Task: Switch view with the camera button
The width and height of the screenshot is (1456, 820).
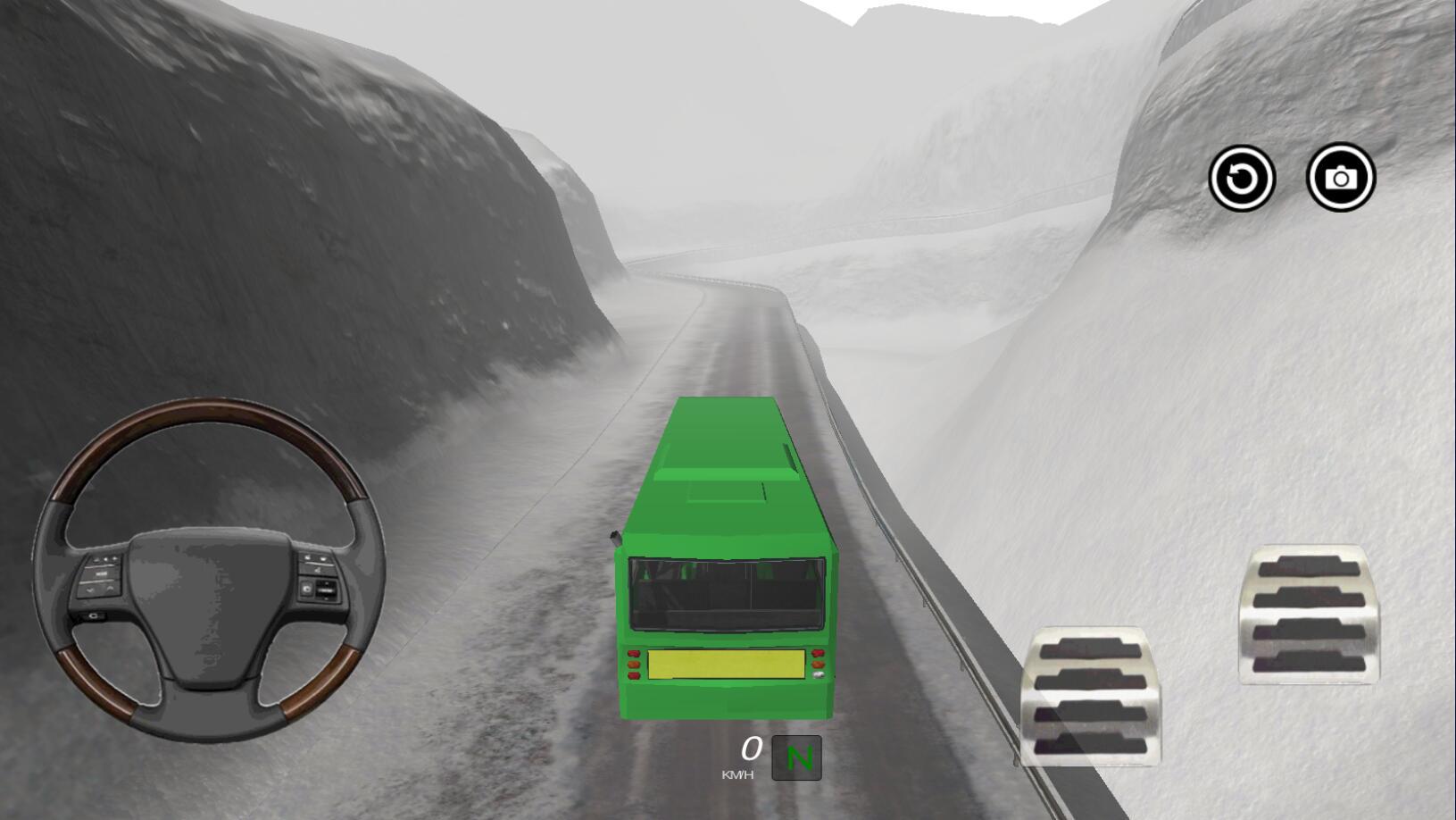Action: pyautogui.click(x=1341, y=178)
